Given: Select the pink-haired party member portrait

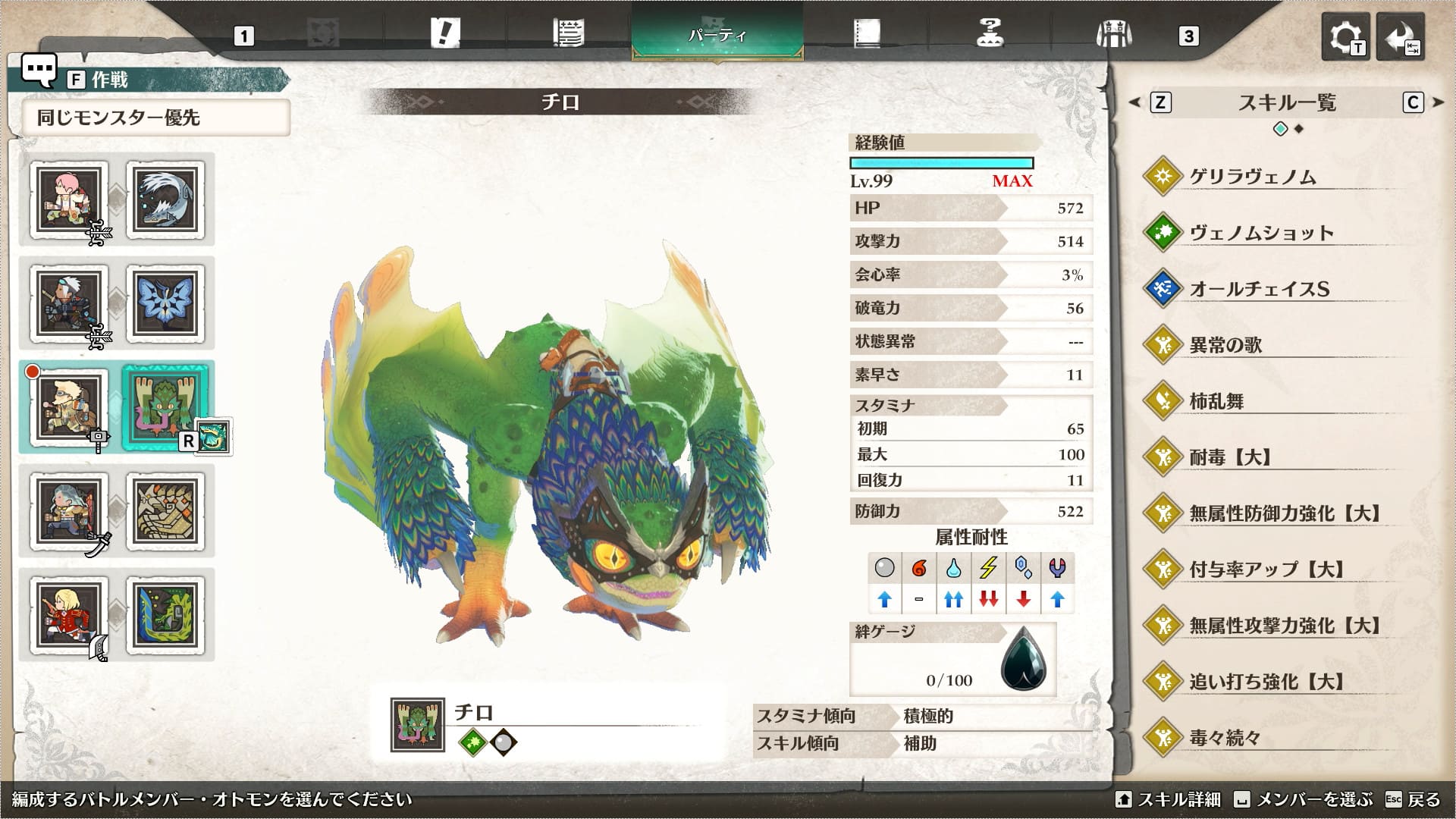Looking at the screenshot, I should click(x=69, y=199).
